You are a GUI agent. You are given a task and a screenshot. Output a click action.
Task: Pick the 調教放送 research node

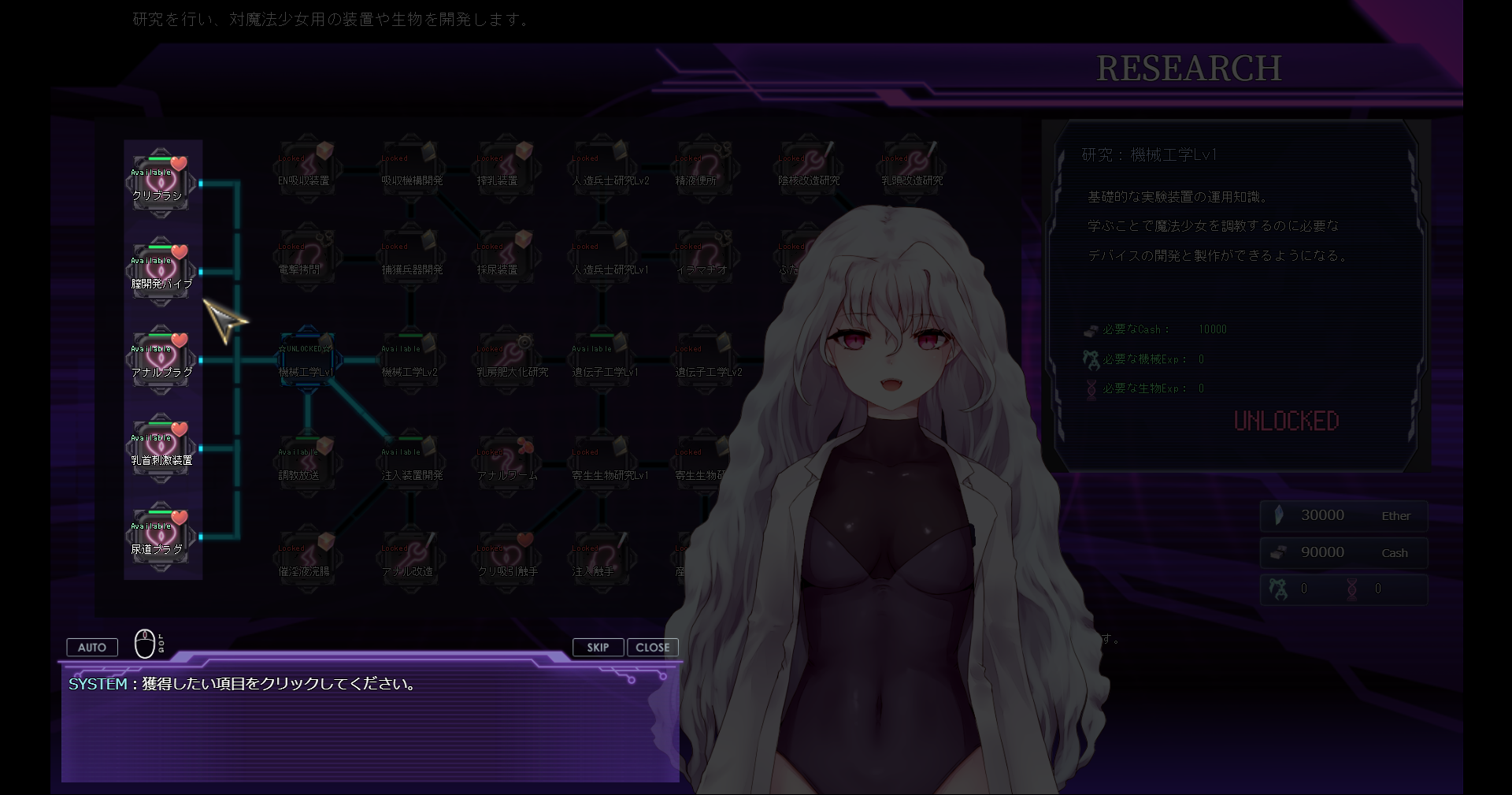click(306, 463)
